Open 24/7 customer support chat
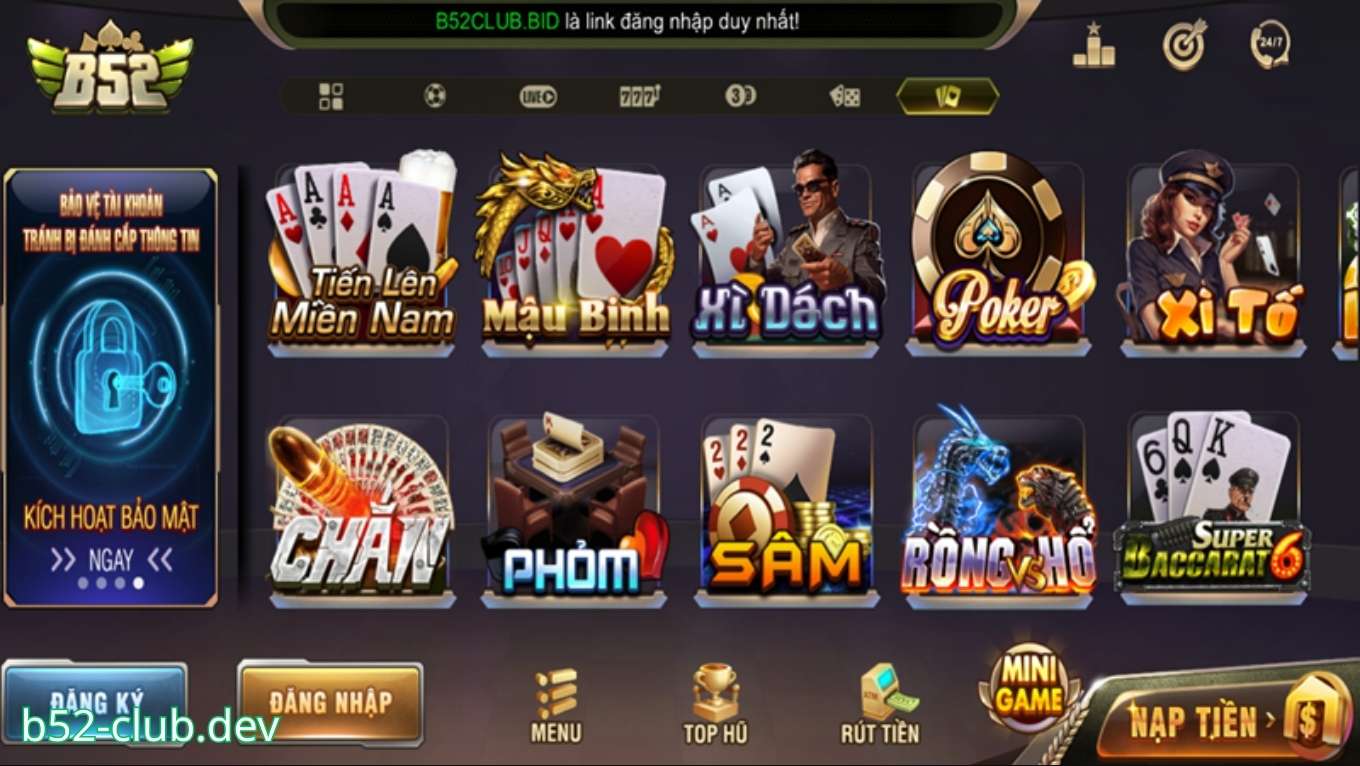The height and width of the screenshot is (766, 1360). click(1268, 45)
